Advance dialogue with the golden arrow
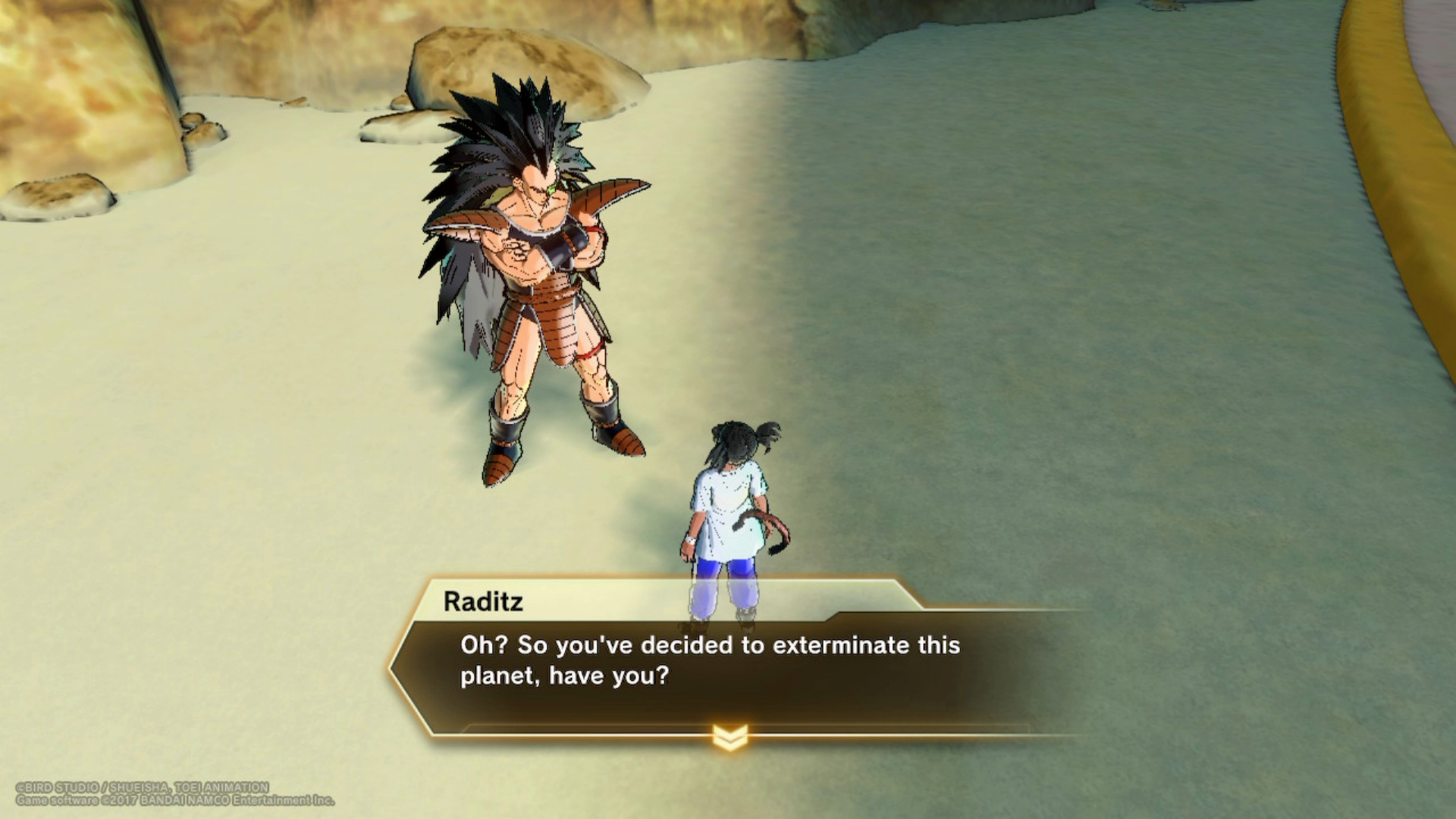The height and width of the screenshot is (819, 1456). pos(730,736)
